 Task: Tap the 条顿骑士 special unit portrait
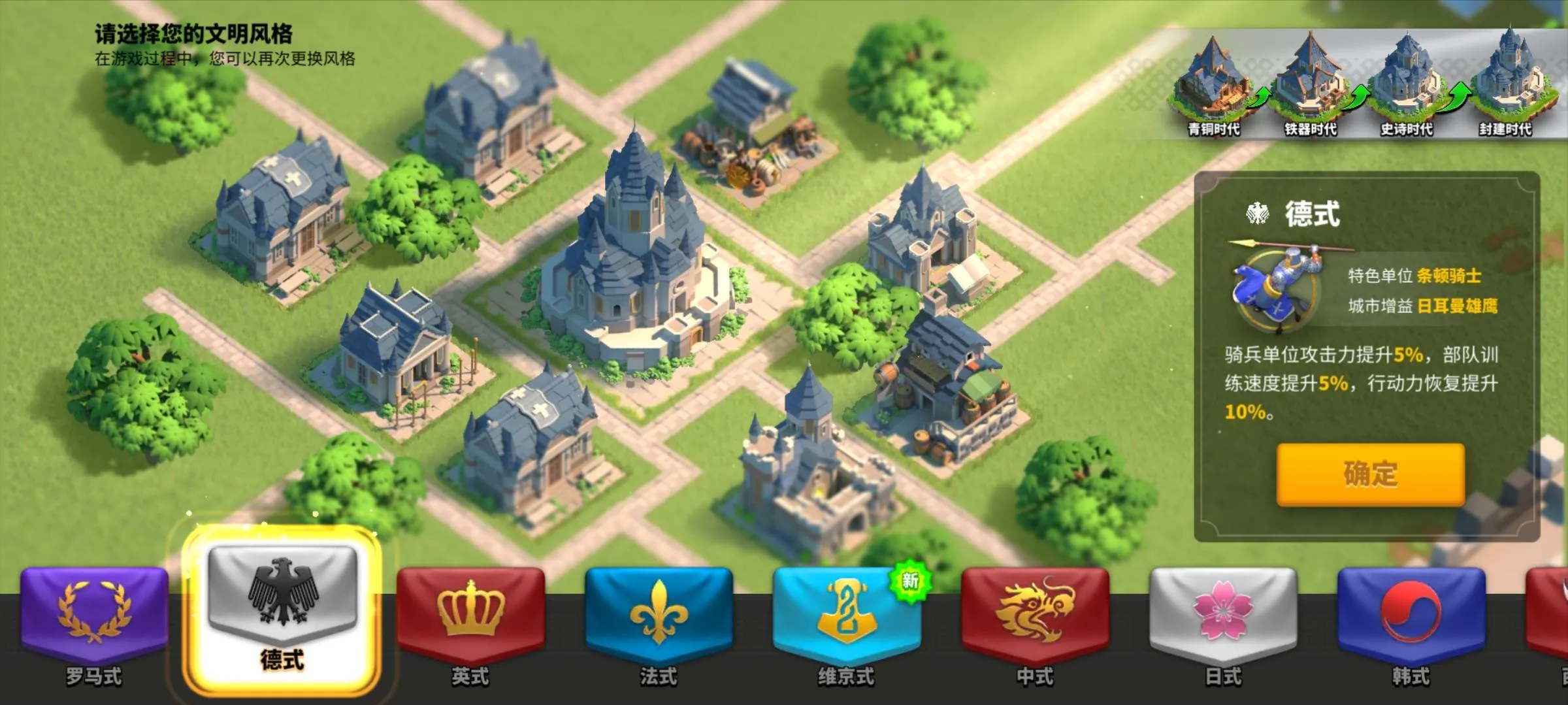click(x=1274, y=287)
